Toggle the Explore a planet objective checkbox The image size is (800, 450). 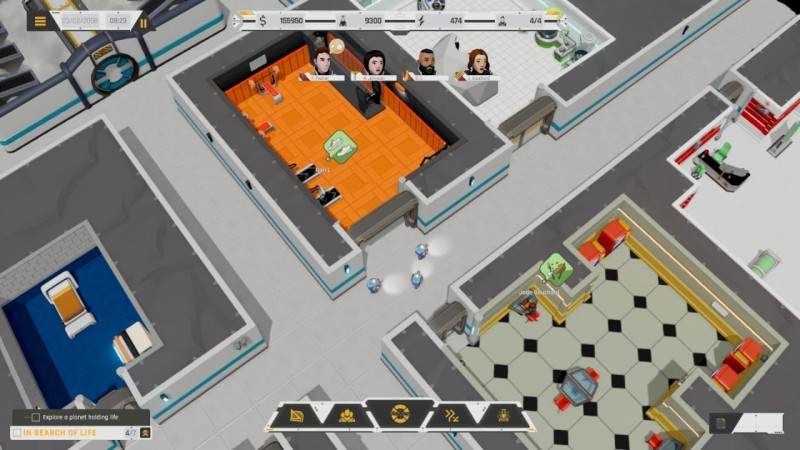36,416
